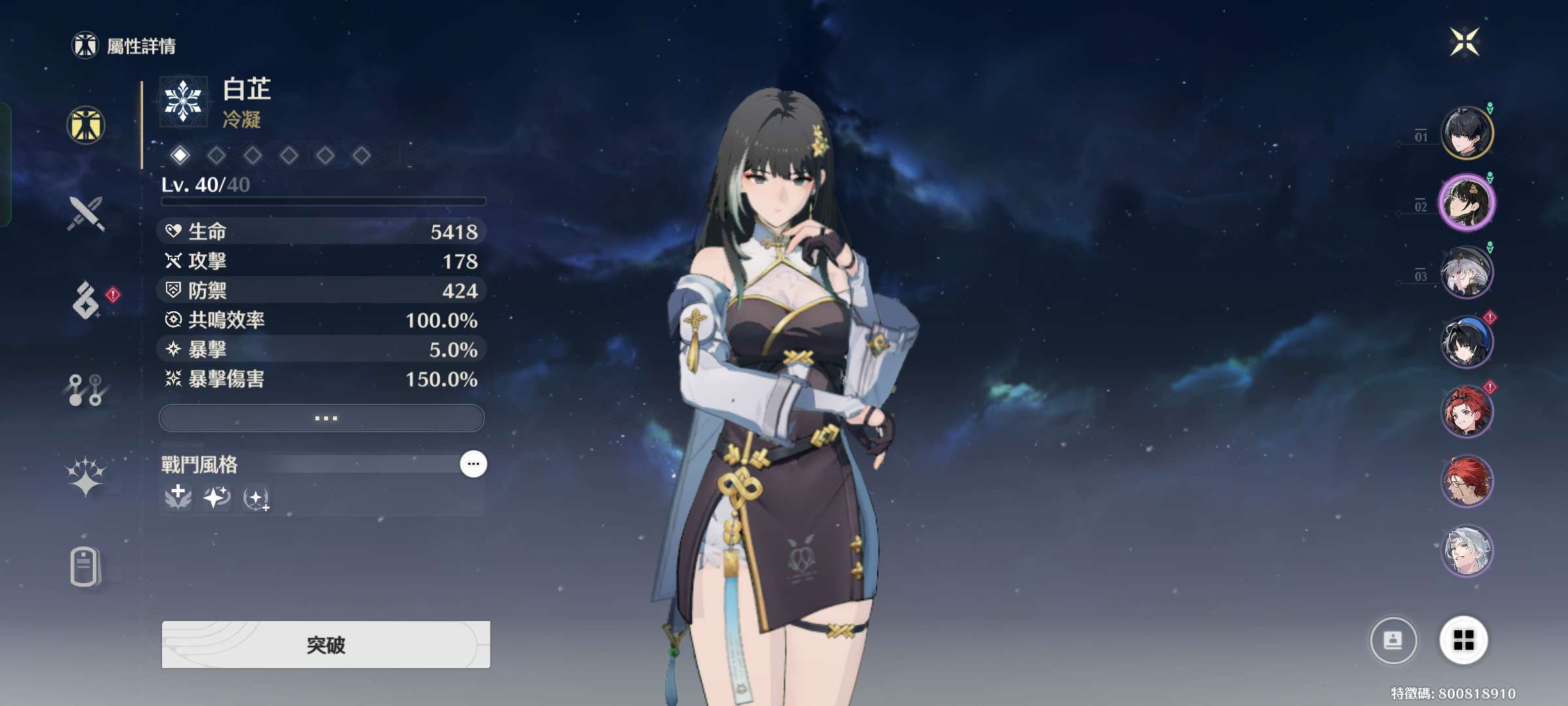Open the resonance chain sparkle tab

pos(86,476)
